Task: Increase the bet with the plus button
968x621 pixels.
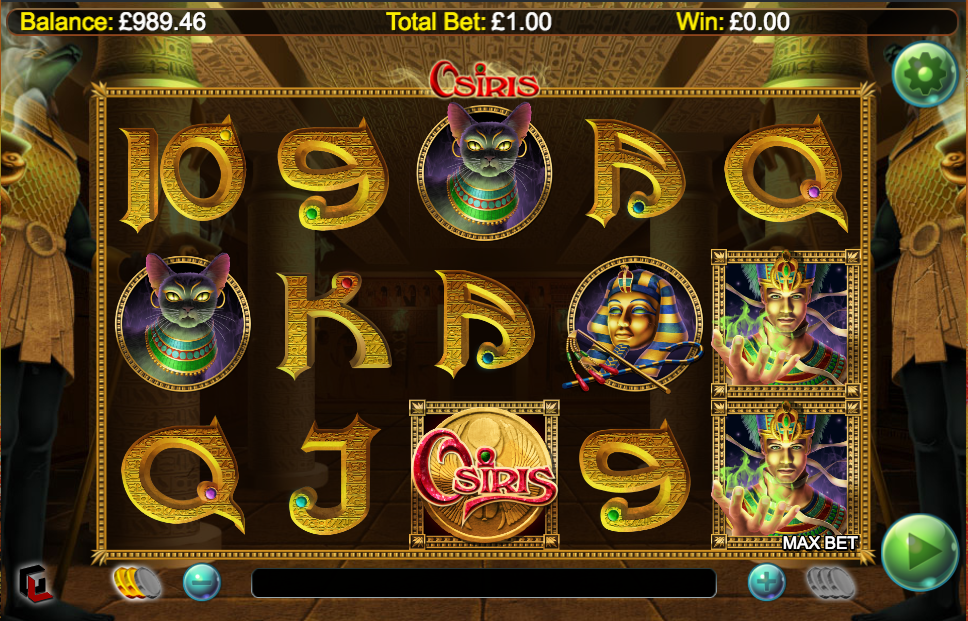Action: point(767,582)
